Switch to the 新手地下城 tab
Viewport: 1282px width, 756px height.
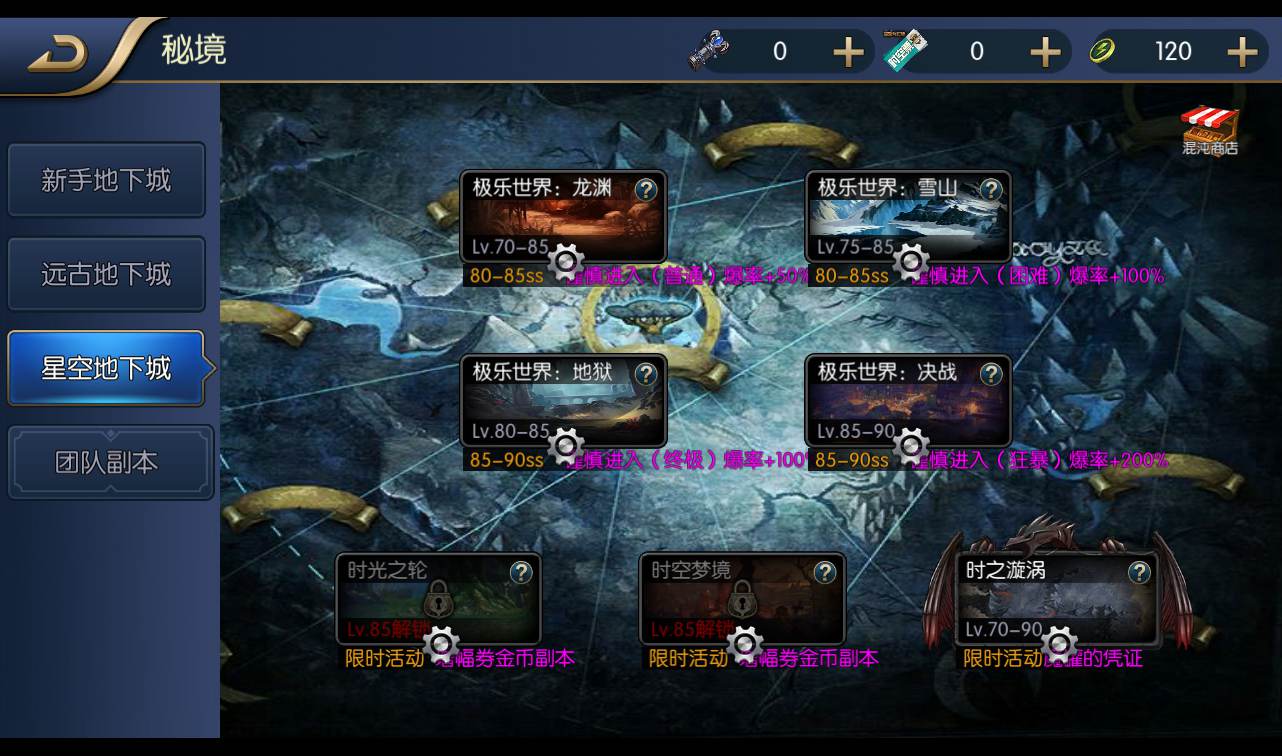(x=107, y=180)
